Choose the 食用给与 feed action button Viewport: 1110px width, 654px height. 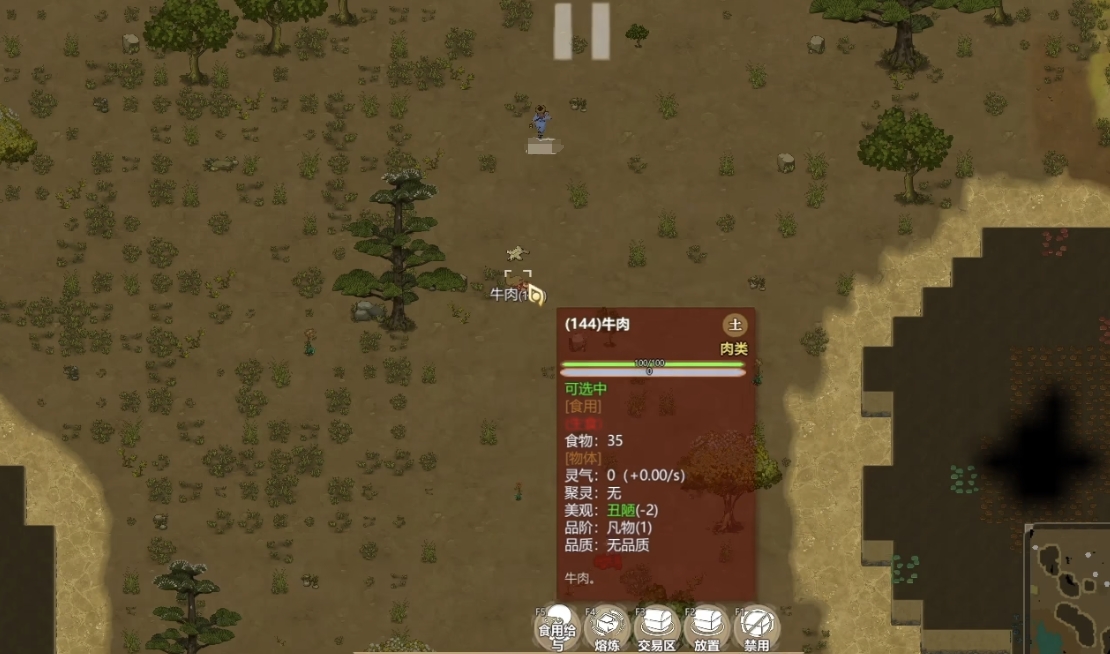click(558, 627)
